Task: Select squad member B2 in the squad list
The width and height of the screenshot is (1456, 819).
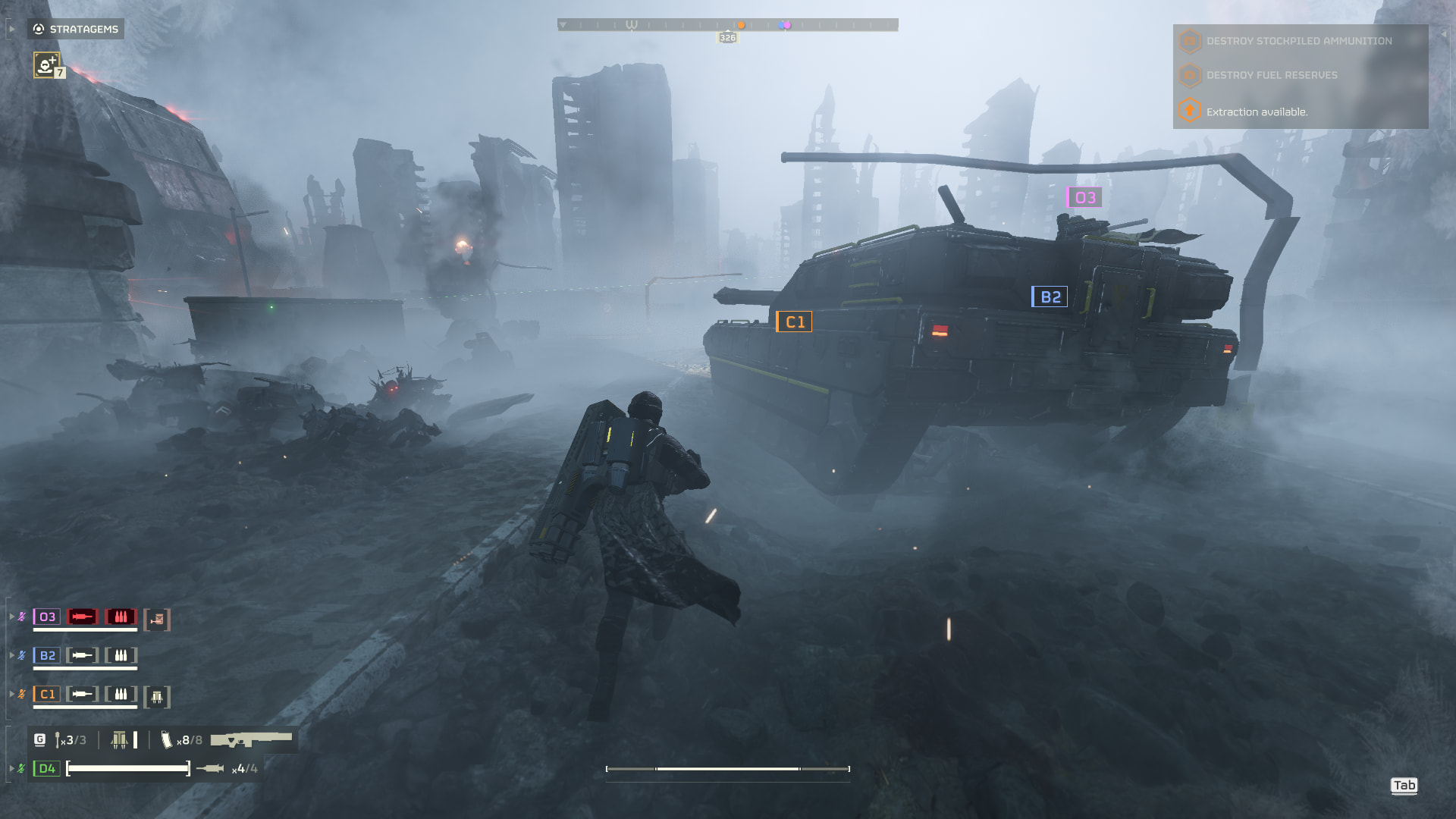Action: pyautogui.click(x=47, y=655)
